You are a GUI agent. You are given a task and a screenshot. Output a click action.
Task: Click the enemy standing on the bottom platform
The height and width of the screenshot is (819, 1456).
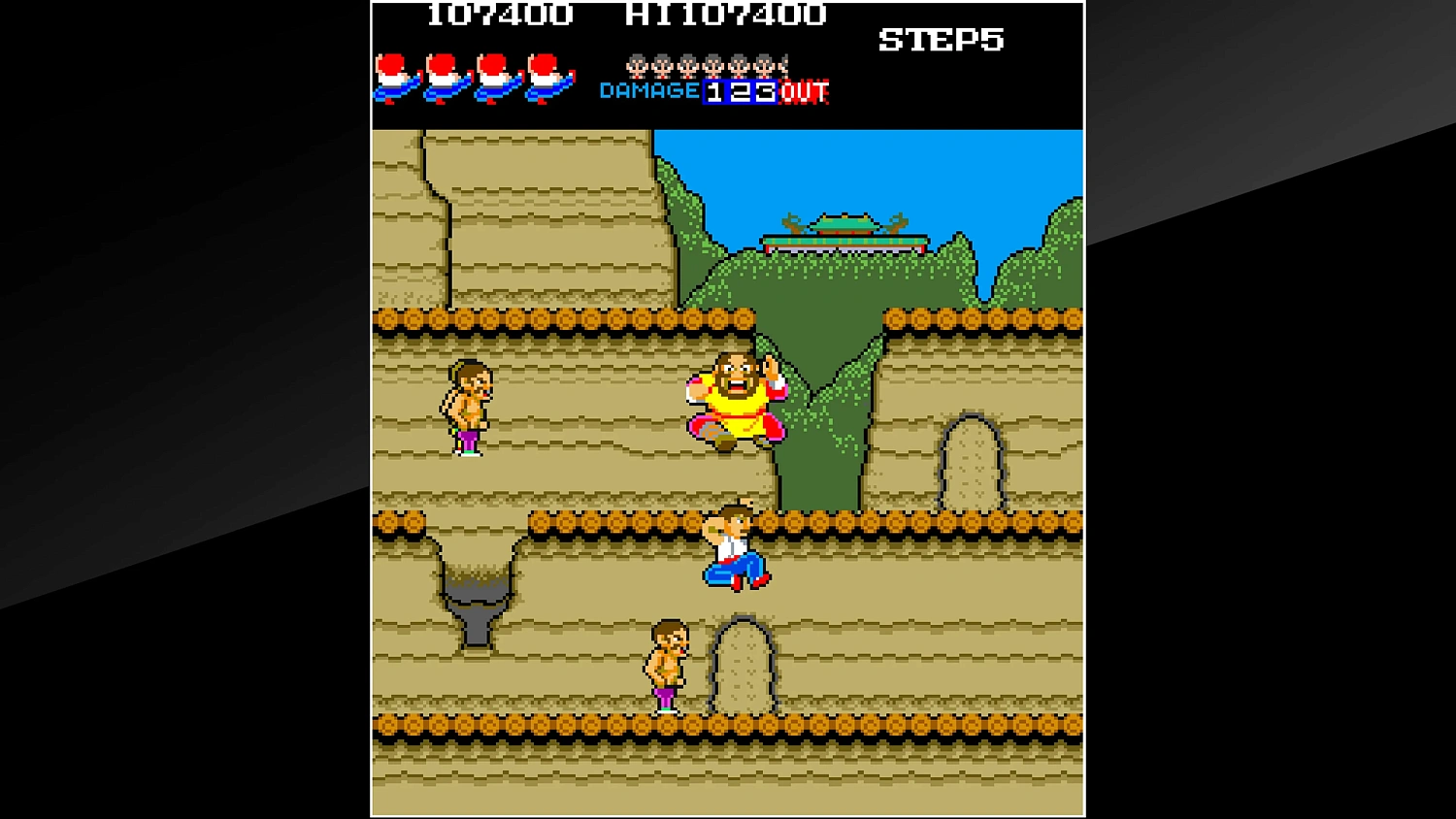click(668, 665)
